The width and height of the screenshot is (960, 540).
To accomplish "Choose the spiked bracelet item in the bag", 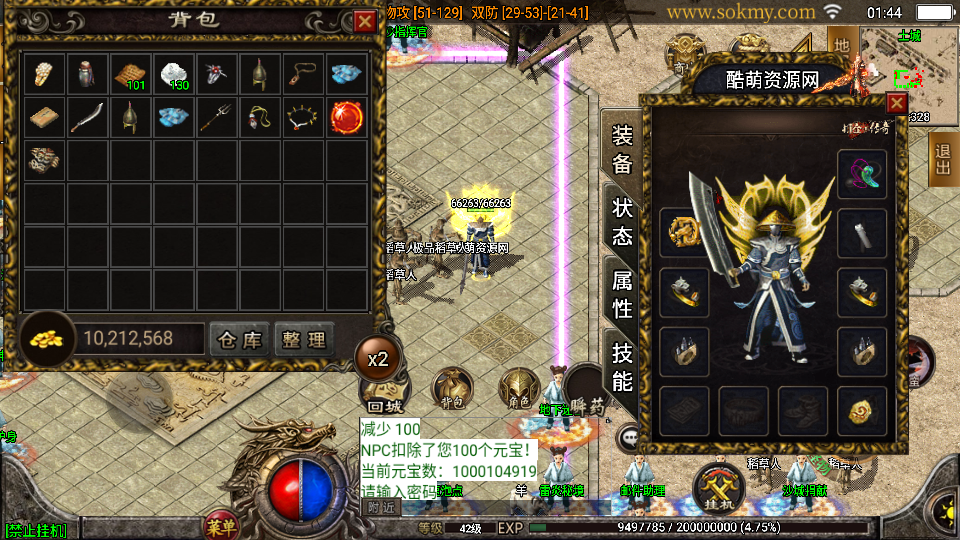I will (x=304, y=116).
